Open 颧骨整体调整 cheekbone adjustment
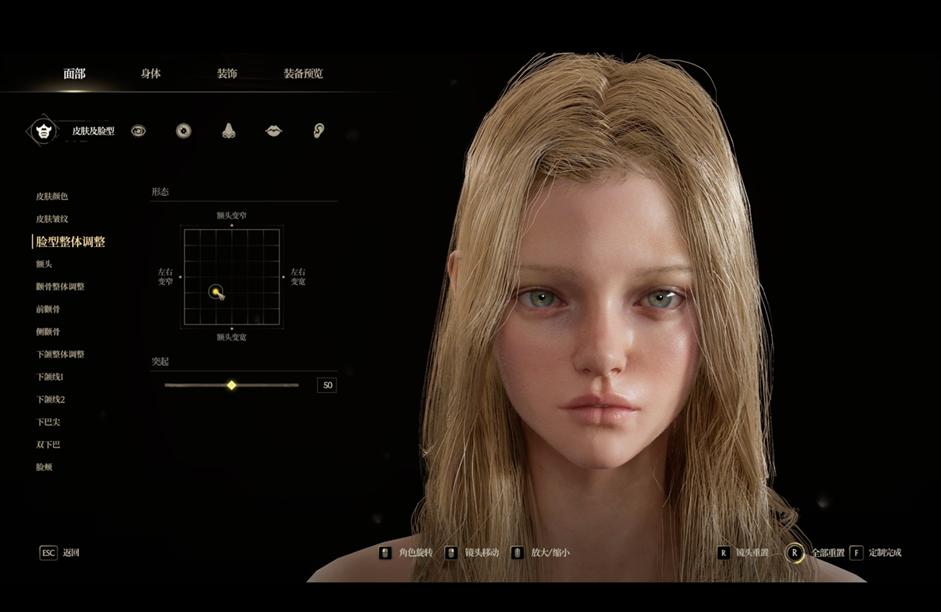Viewport: 941px width, 612px height. 60,287
